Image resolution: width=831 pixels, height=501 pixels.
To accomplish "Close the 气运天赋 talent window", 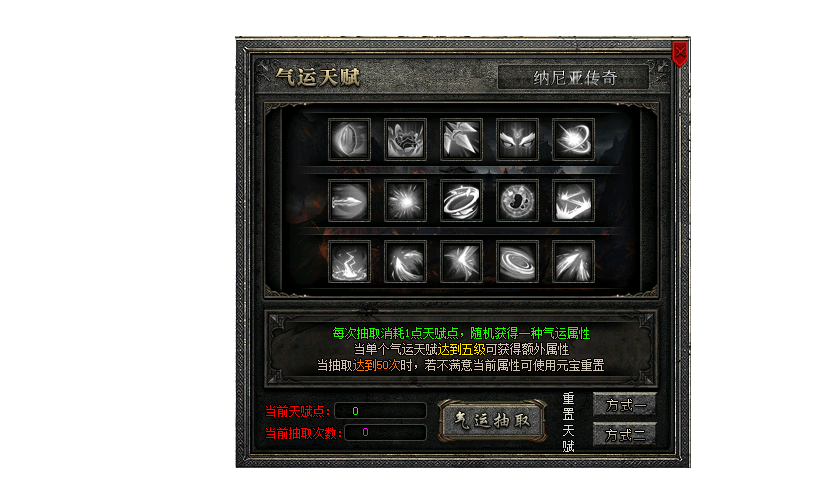I will (680, 52).
